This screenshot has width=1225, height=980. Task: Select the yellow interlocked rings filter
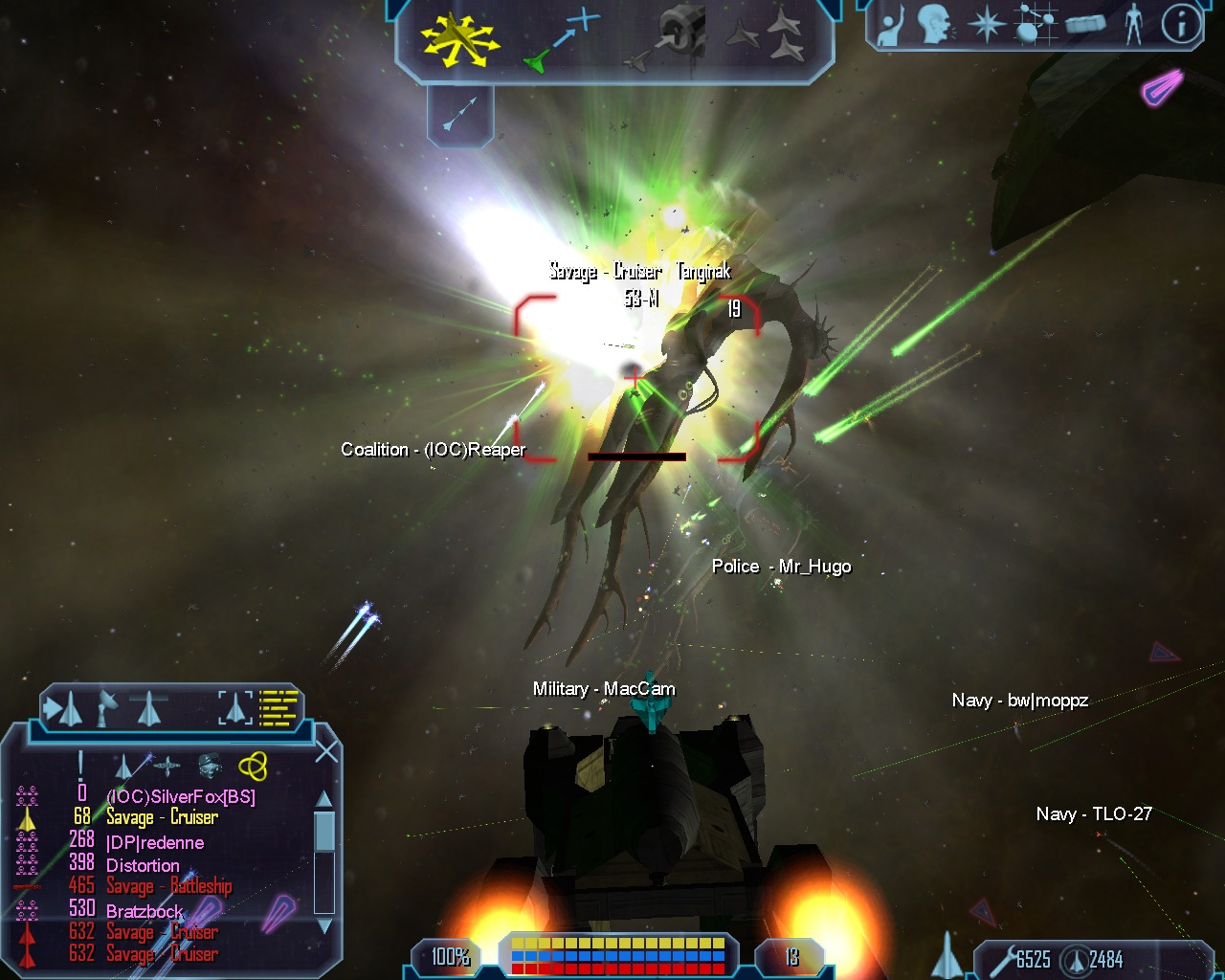(253, 766)
